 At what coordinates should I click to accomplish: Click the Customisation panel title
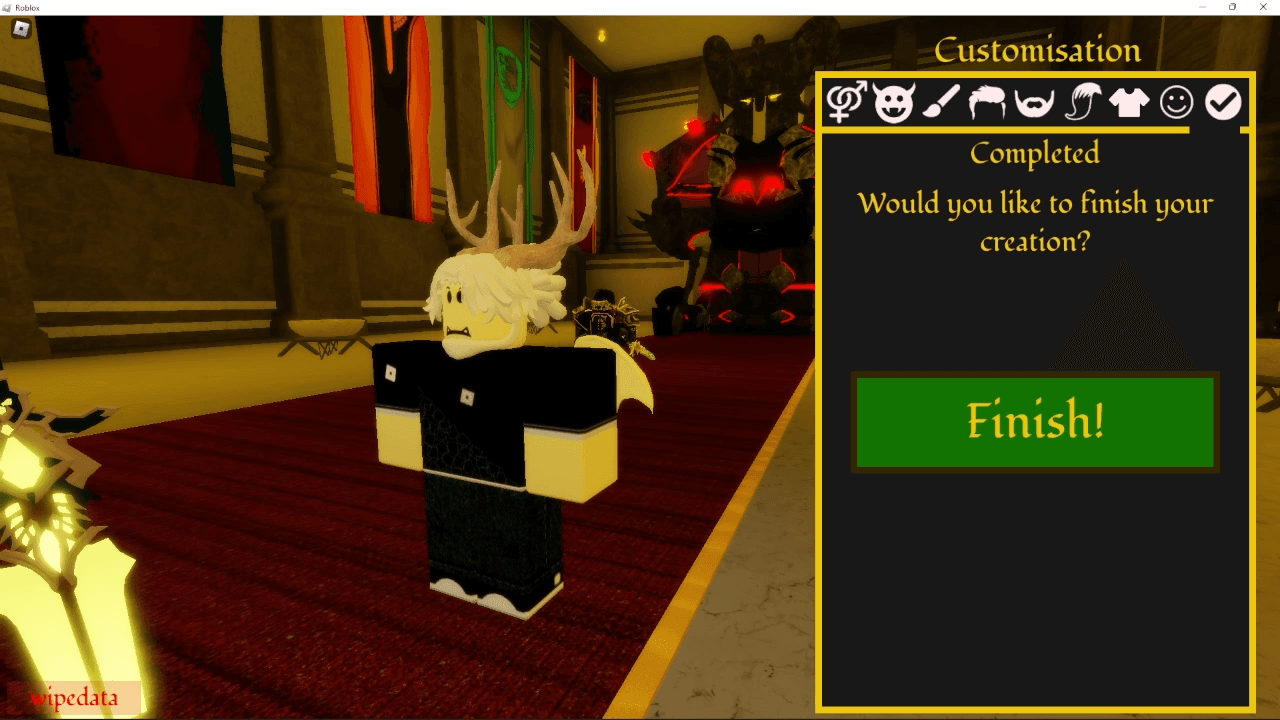click(1037, 49)
